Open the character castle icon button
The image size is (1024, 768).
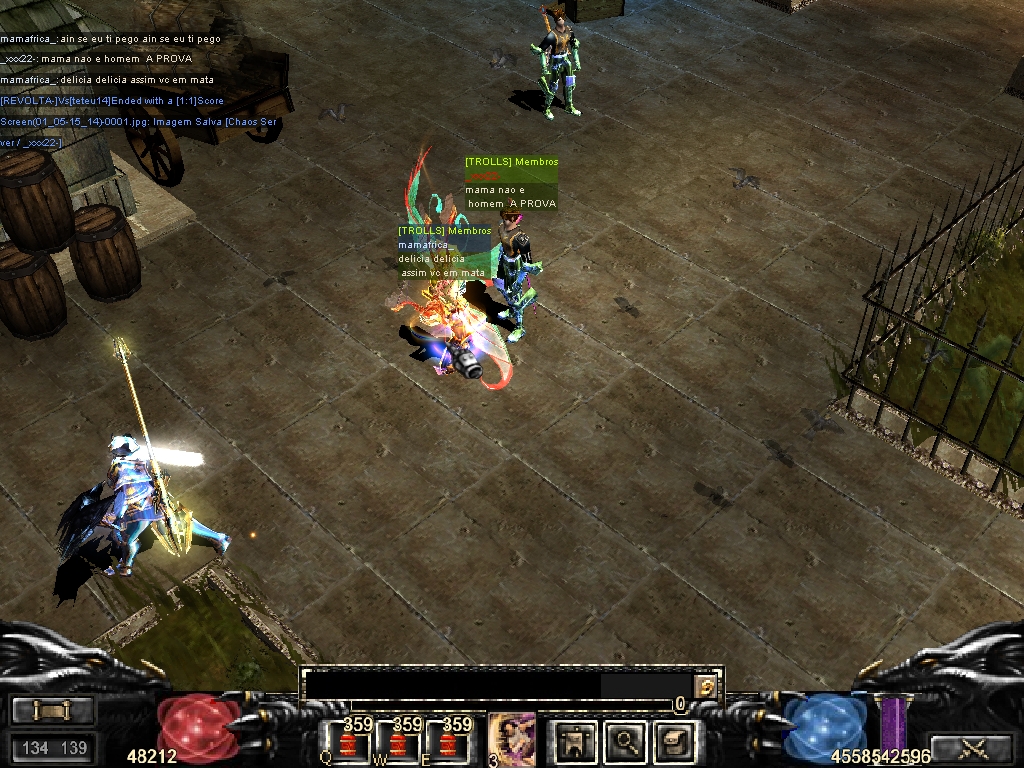(575, 741)
